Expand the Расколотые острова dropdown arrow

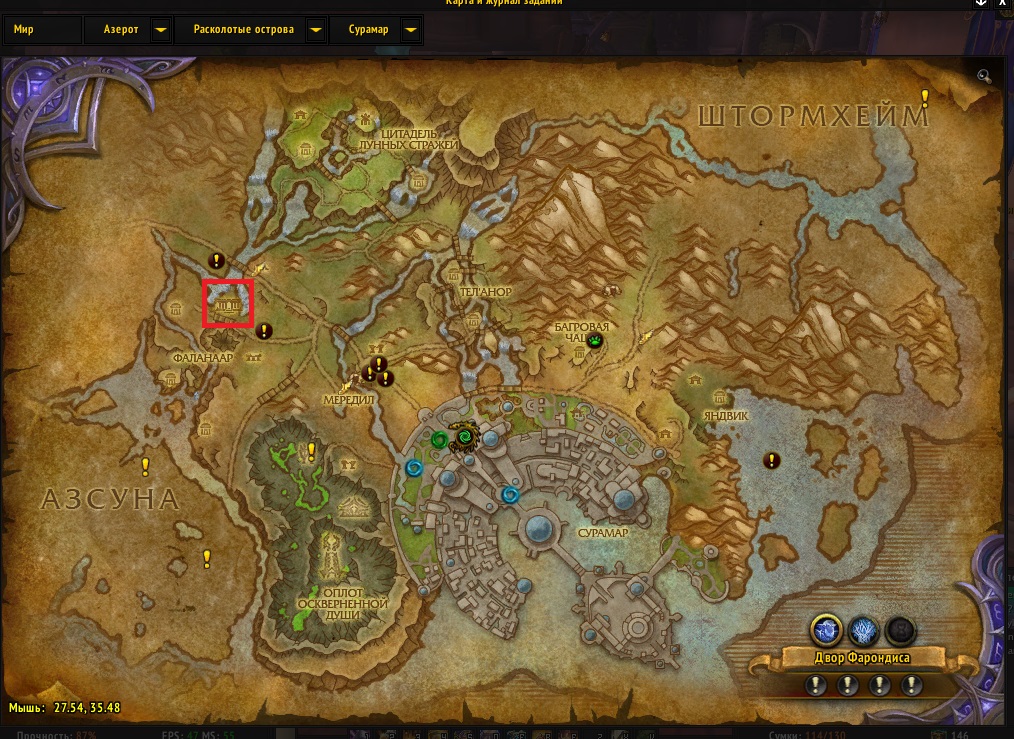tap(315, 30)
